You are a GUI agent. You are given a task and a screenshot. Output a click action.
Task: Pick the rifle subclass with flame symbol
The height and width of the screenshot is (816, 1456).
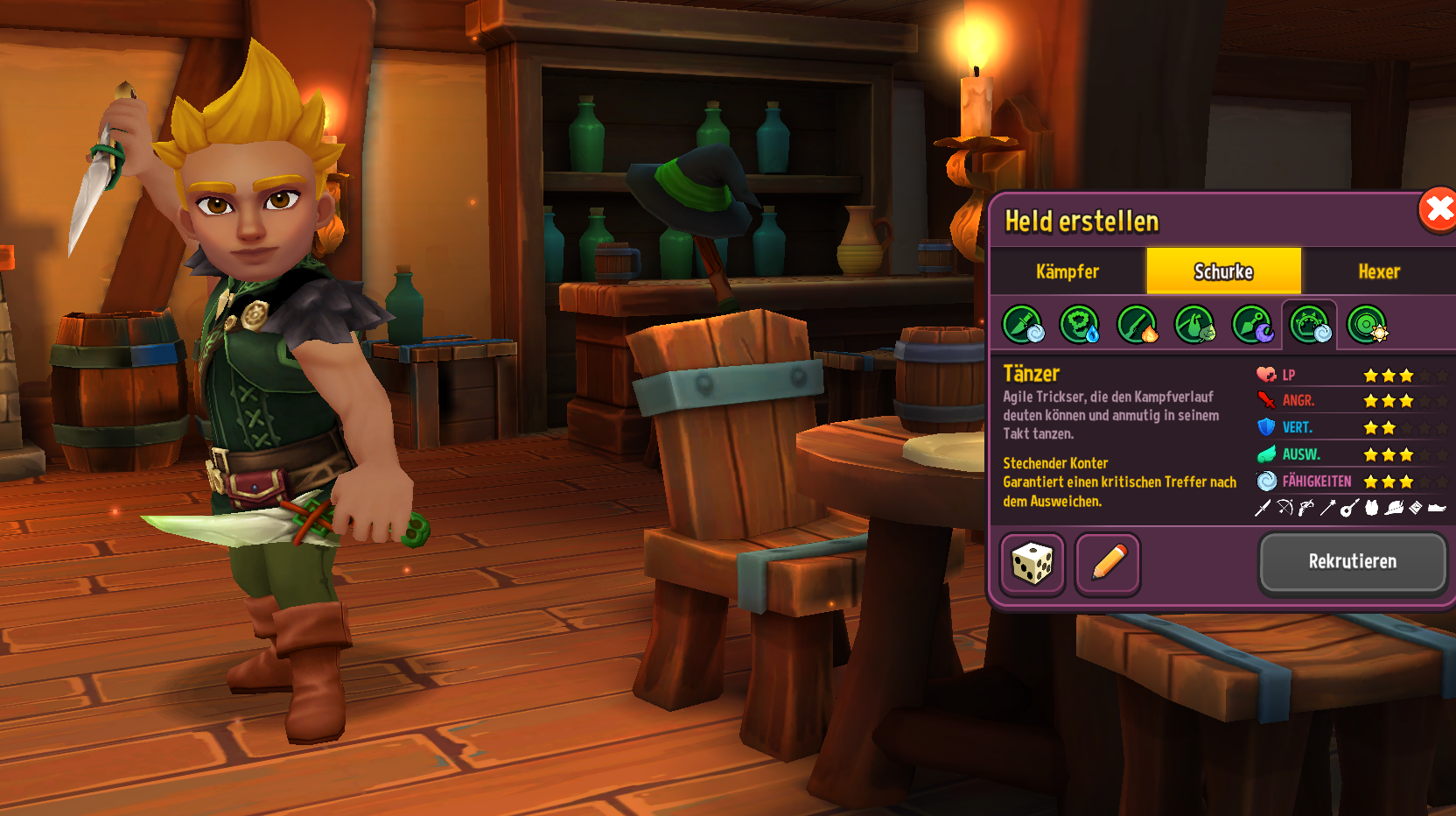click(x=1137, y=325)
